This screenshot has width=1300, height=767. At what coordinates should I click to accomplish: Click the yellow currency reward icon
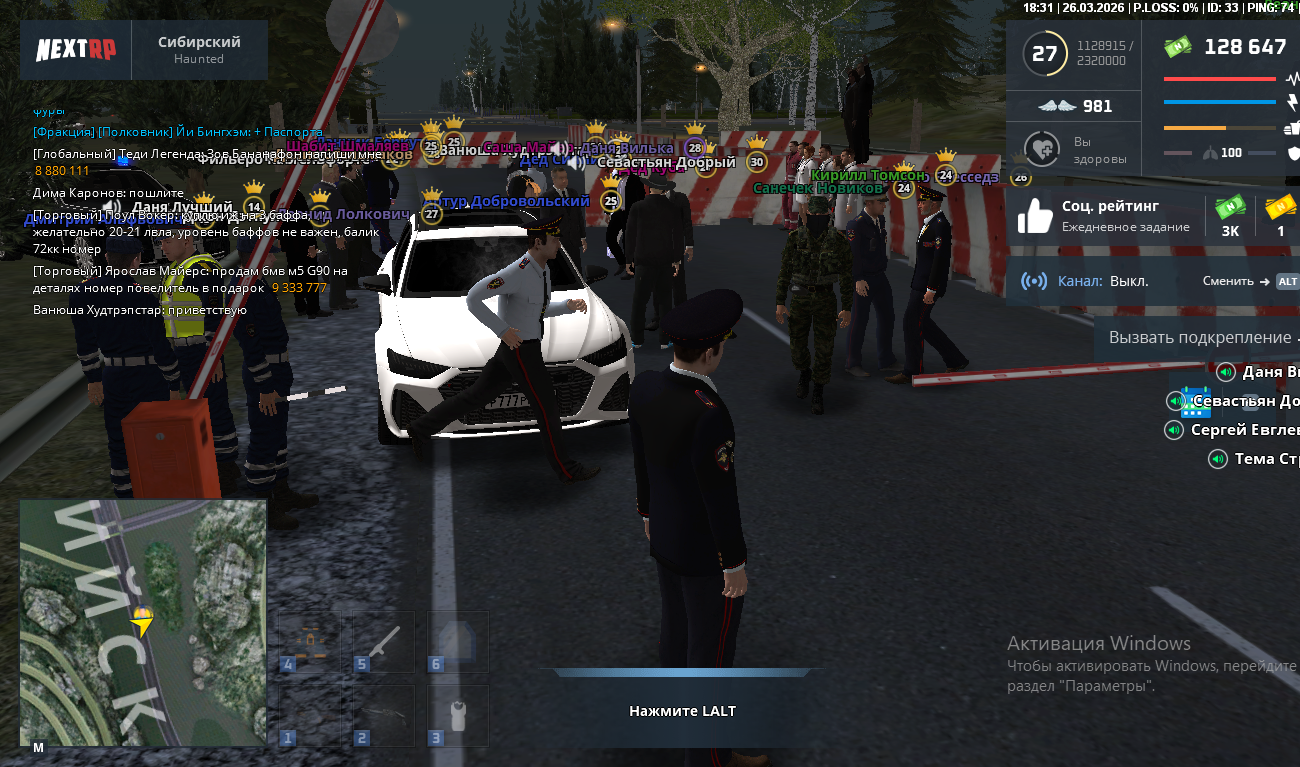(x=1280, y=207)
